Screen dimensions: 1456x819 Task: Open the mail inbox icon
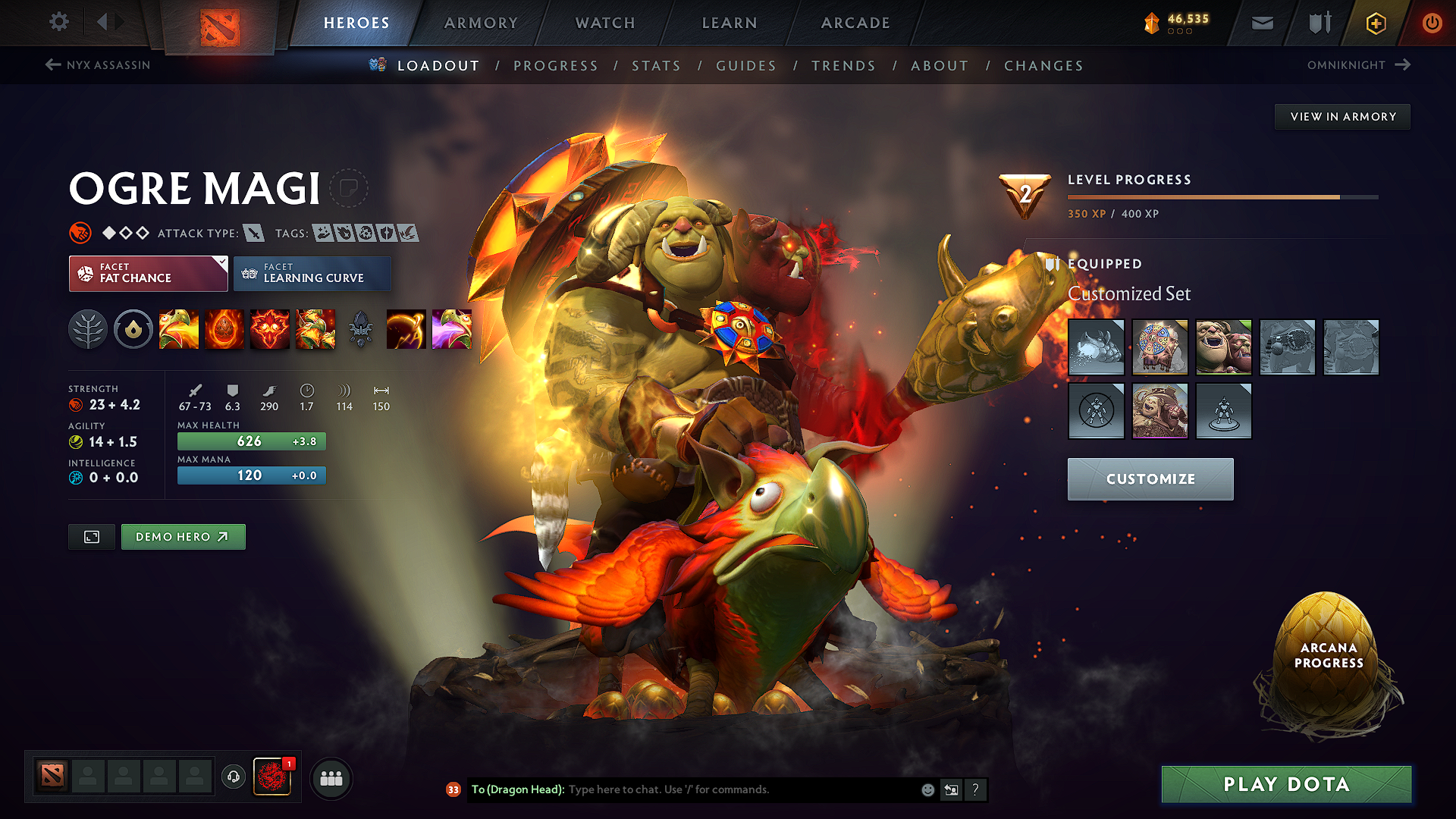1261,23
